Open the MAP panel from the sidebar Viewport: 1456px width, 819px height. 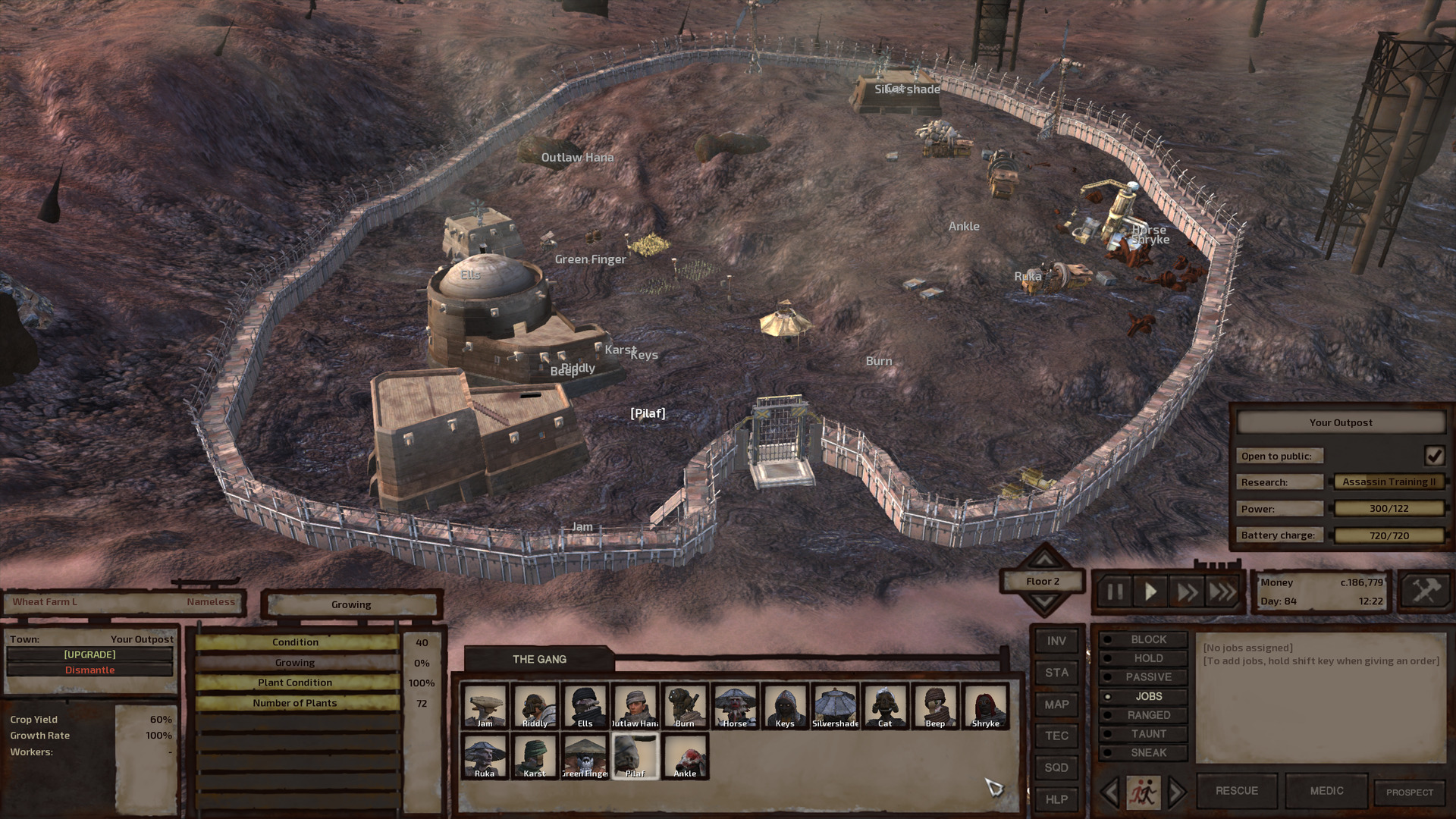pyautogui.click(x=1056, y=704)
